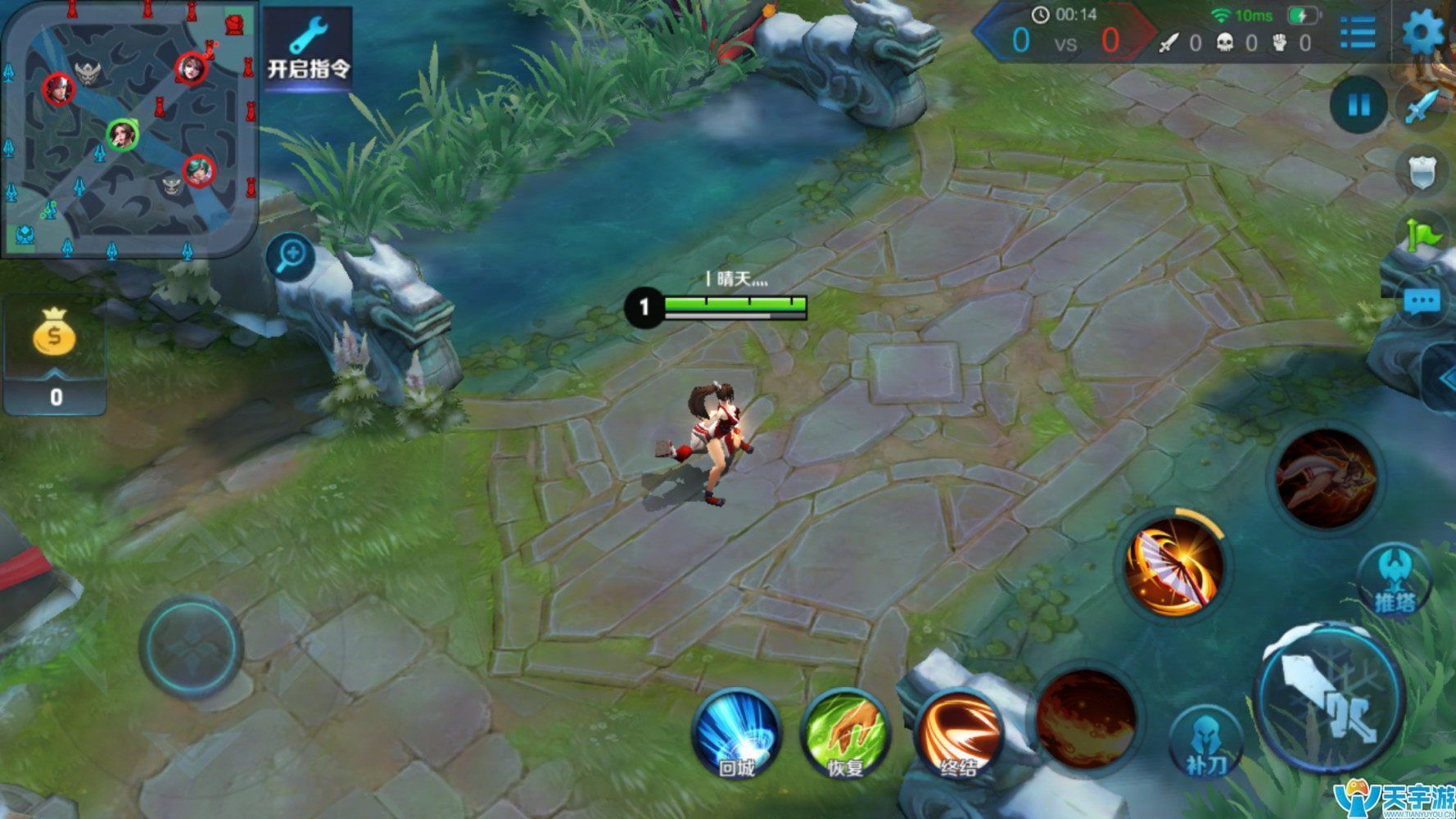Send the green flag signal
This screenshot has height=819, width=1456.
1423,235
